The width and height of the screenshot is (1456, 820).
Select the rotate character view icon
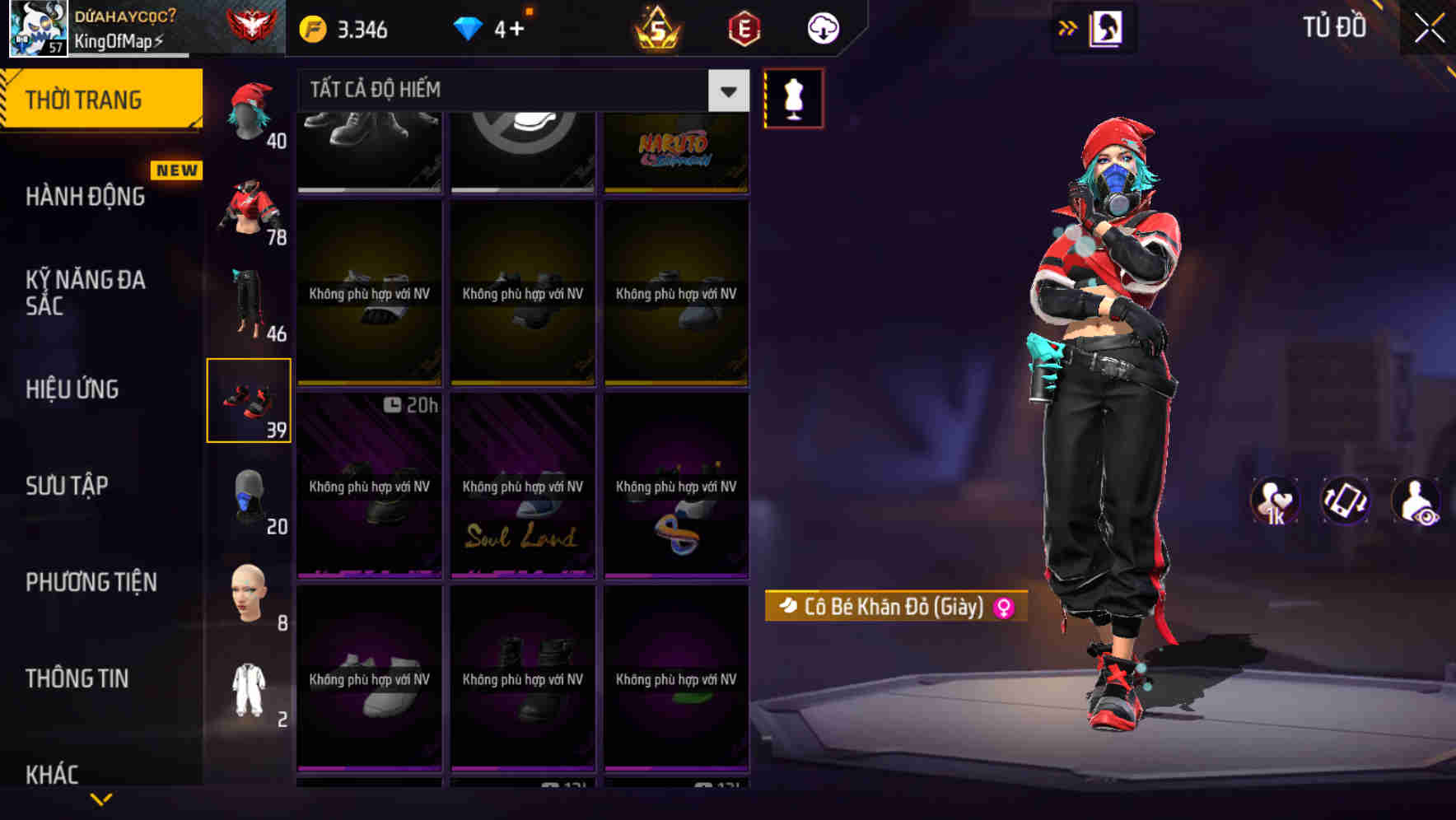(x=1346, y=501)
